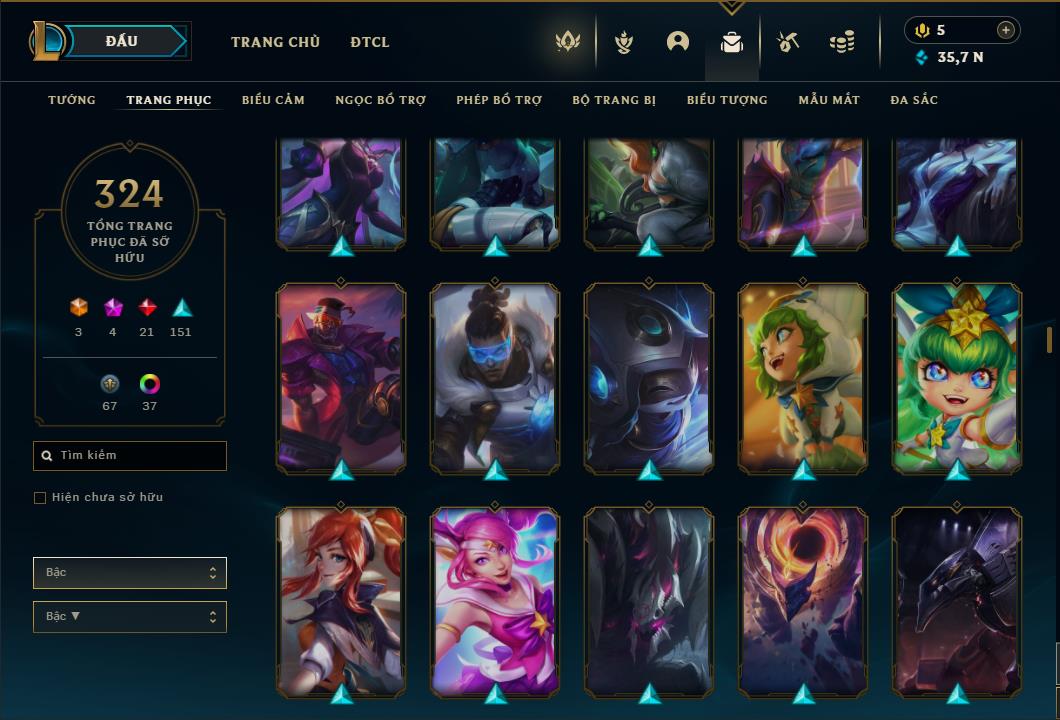1060x720 pixels.
Task: Select the PHÉP BỔ TRỢ tab
Action: (x=499, y=100)
